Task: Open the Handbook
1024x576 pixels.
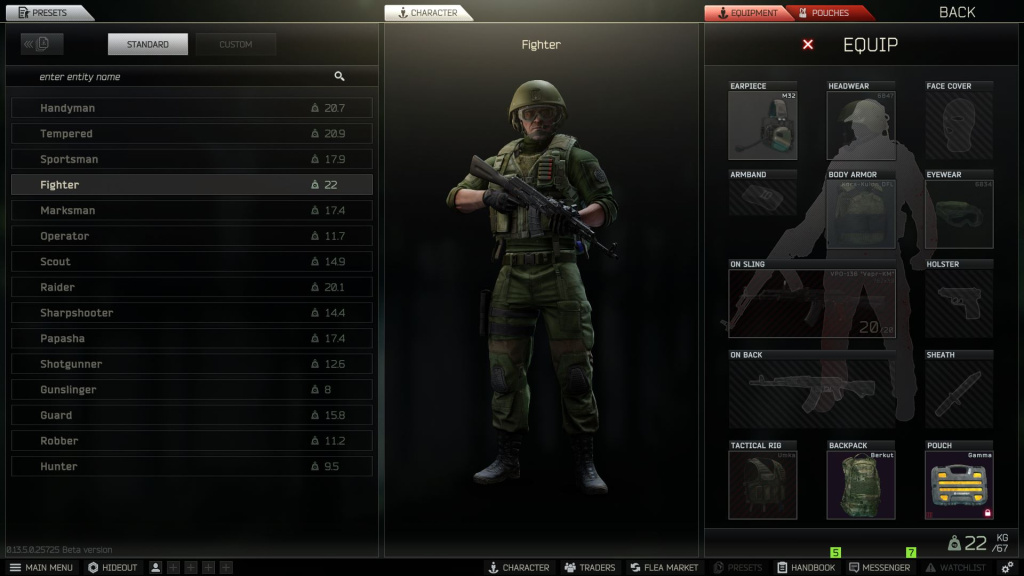Action: click(806, 568)
